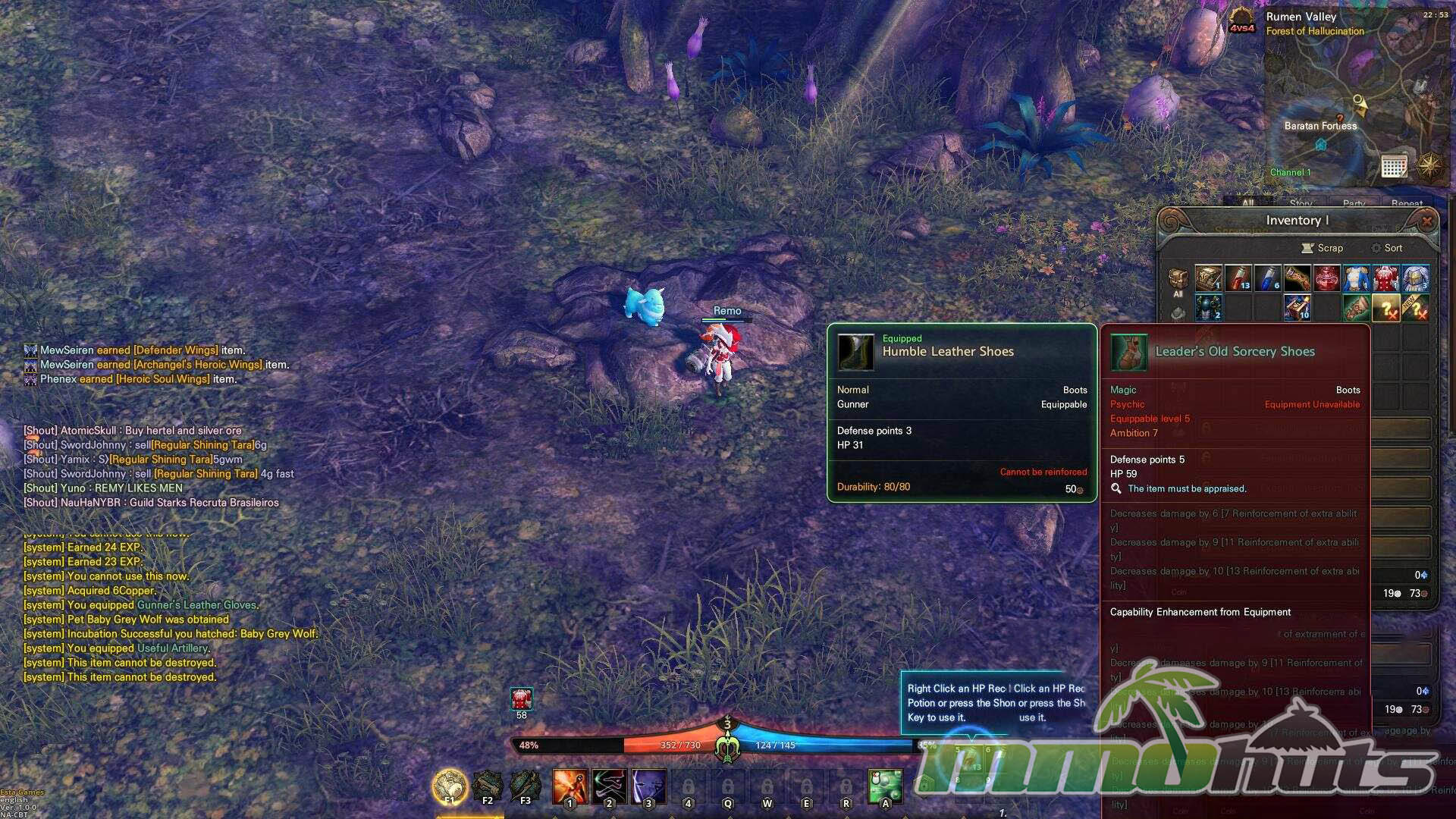Select the NEW-tagged question-mark item
Image resolution: width=1456 pixels, height=819 pixels.
coord(1415,308)
